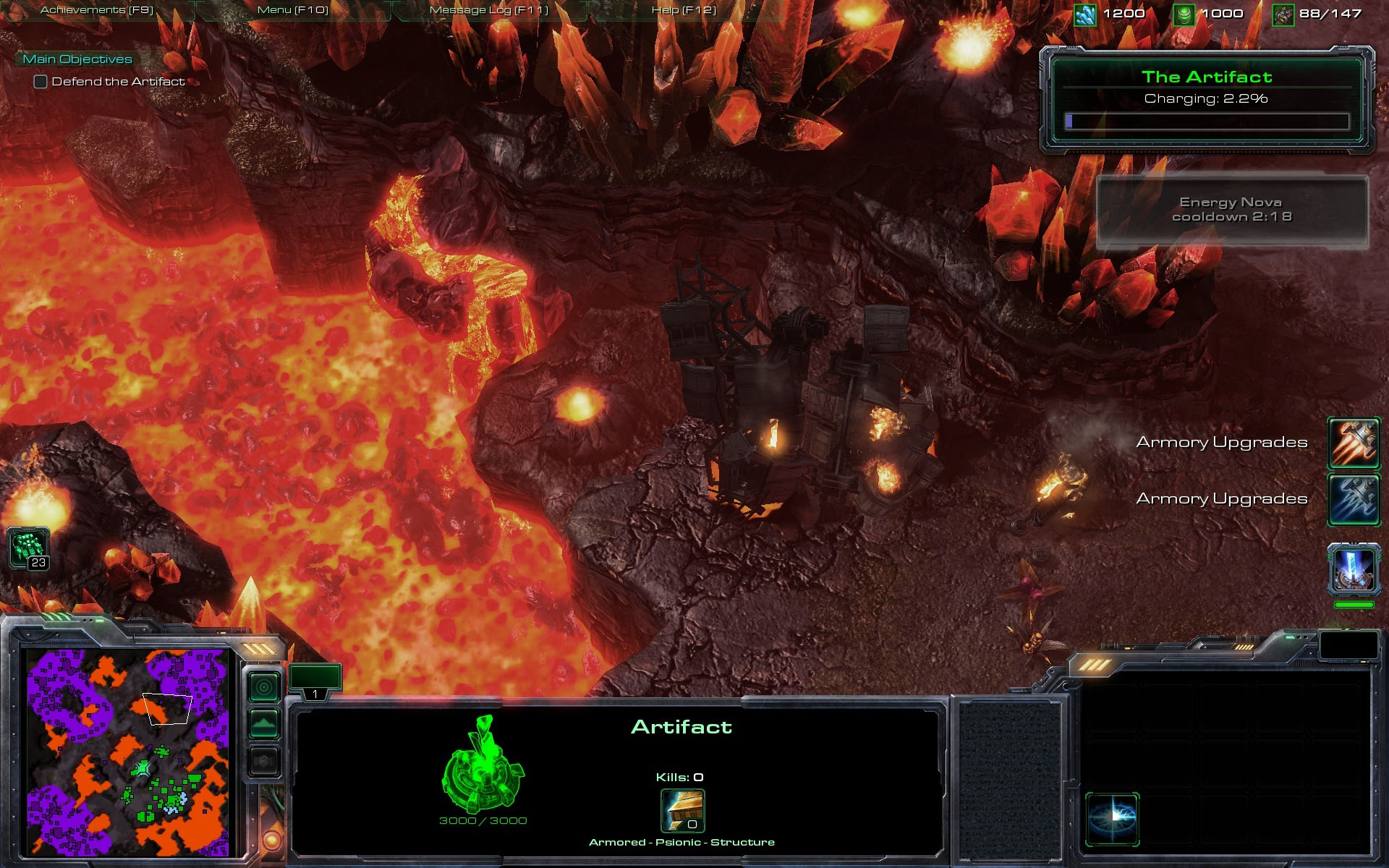Click on the minimap
Screen dimensions: 1389x868
pos(128,752)
